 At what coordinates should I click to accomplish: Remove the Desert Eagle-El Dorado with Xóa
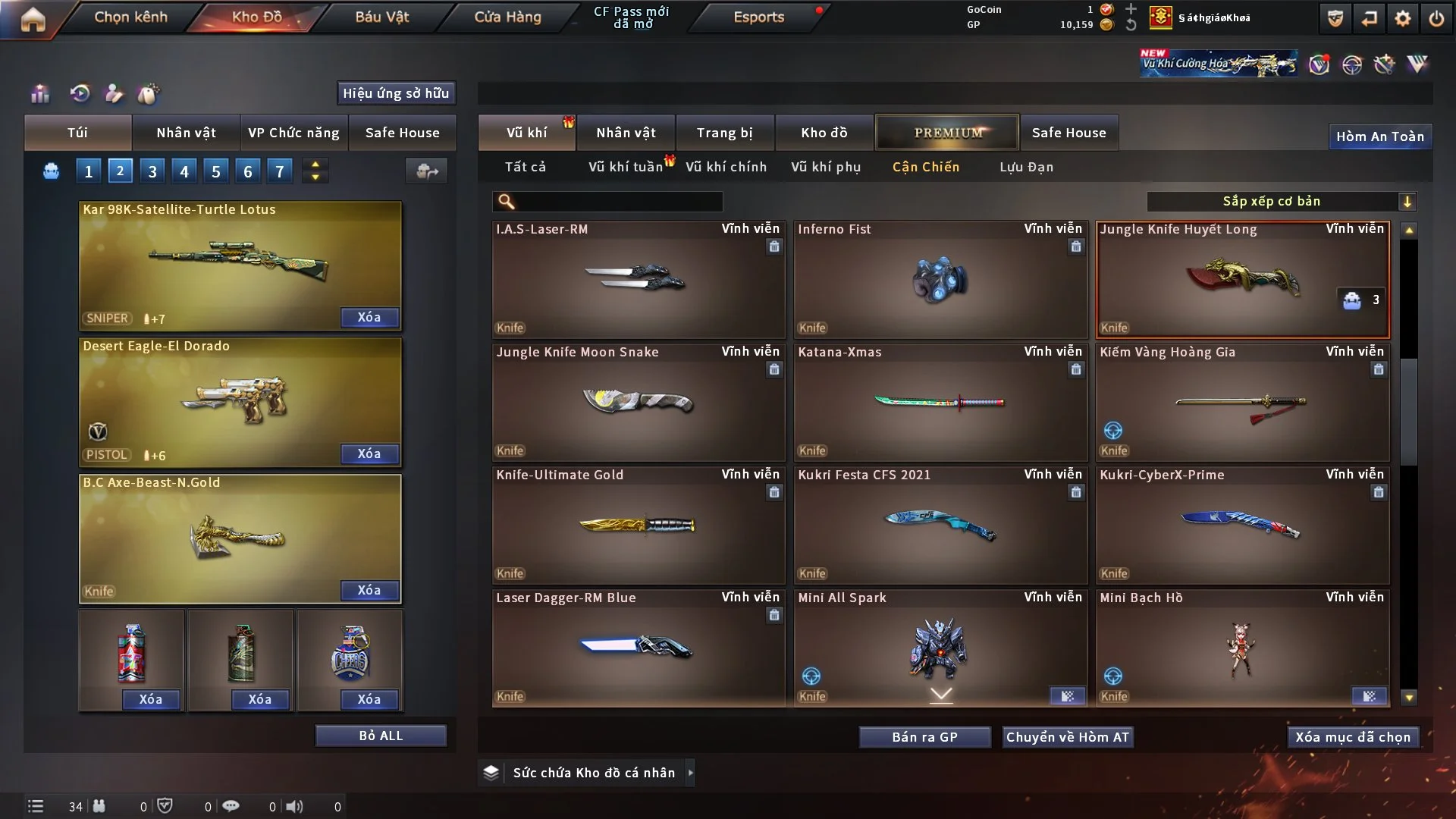[x=369, y=453]
